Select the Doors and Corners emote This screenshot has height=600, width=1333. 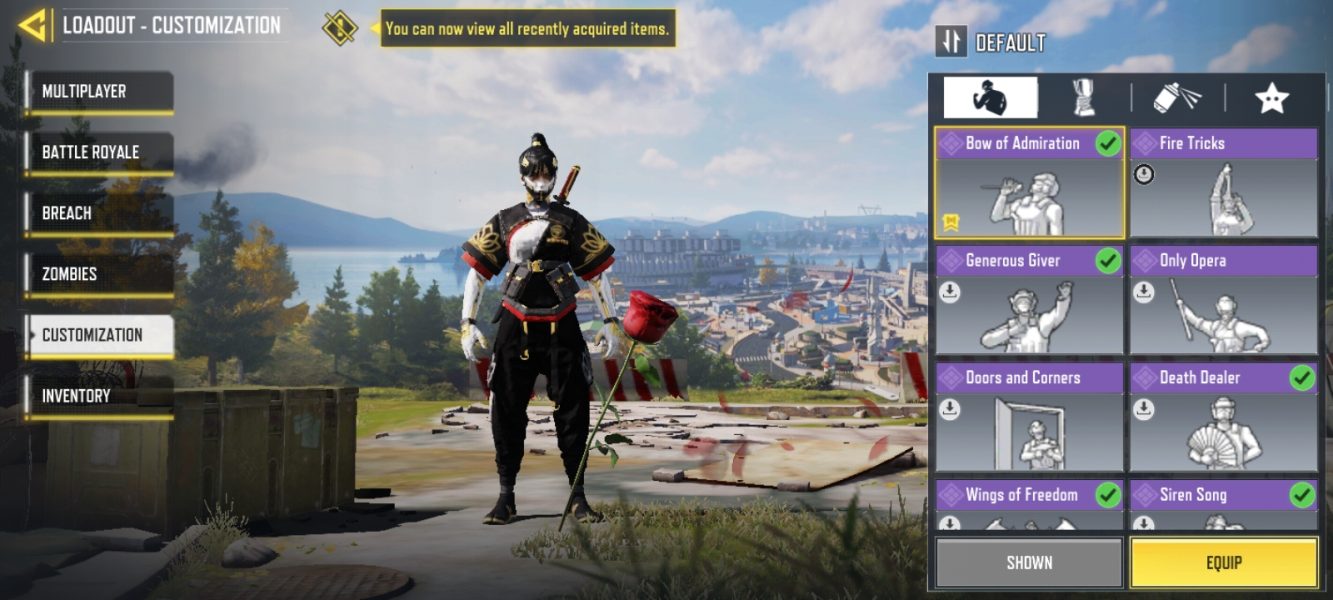click(x=1029, y=417)
